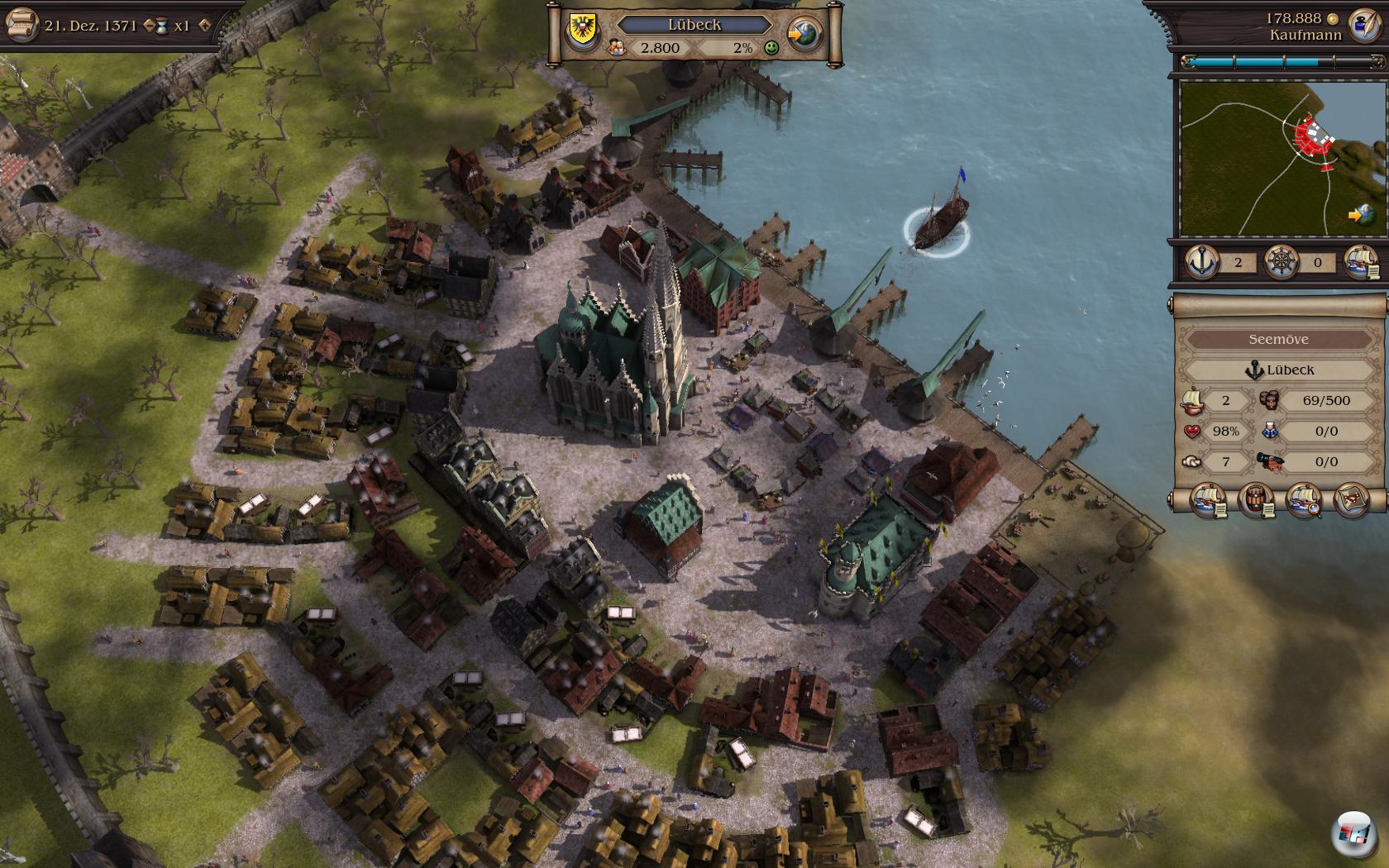Select the Seemöve ship name bar
The width and height of the screenshot is (1389, 868).
coord(1278,339)
